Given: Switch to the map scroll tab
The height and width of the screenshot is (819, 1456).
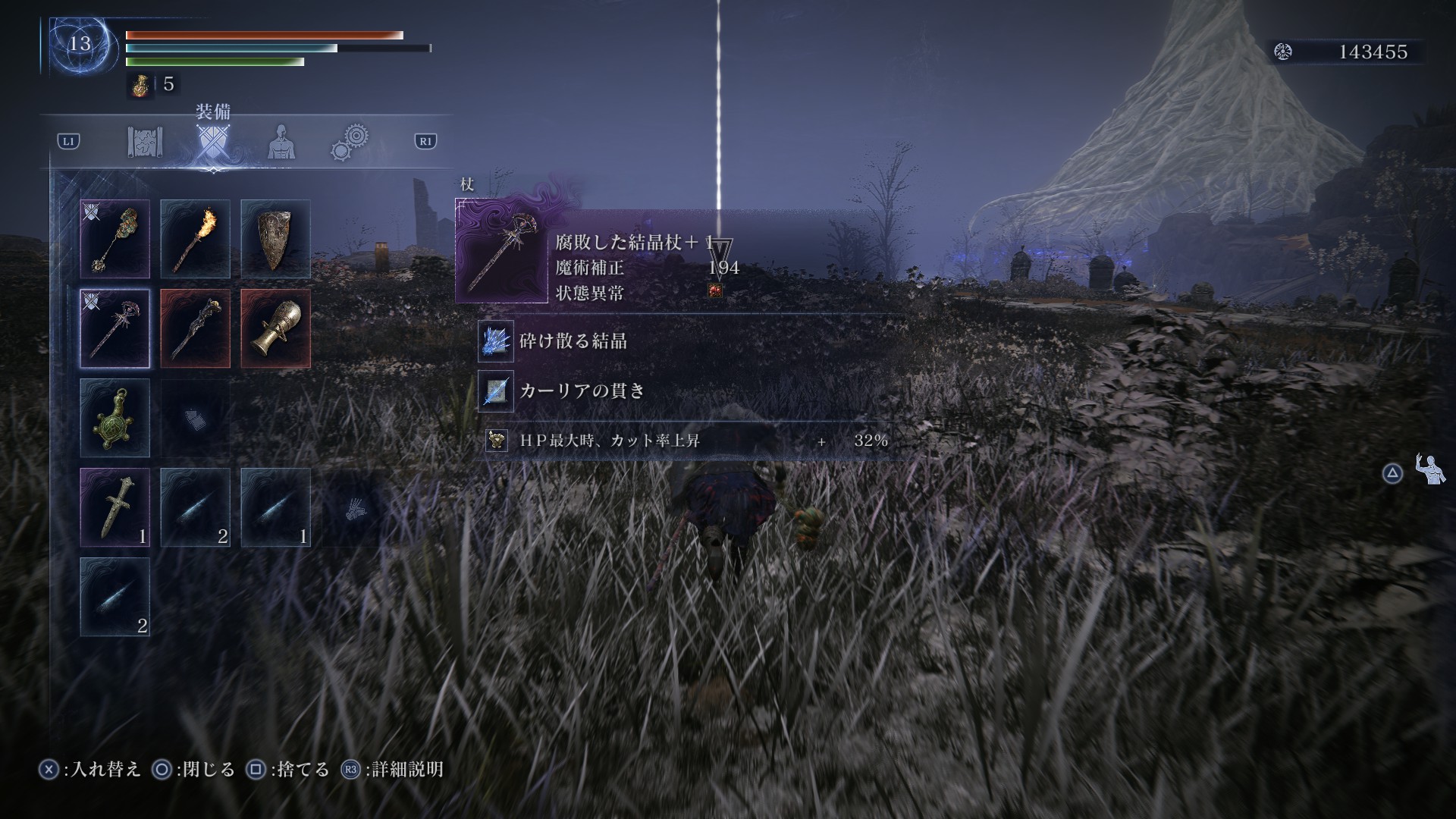Looking at the screenshot, I should tap(145, 142).
